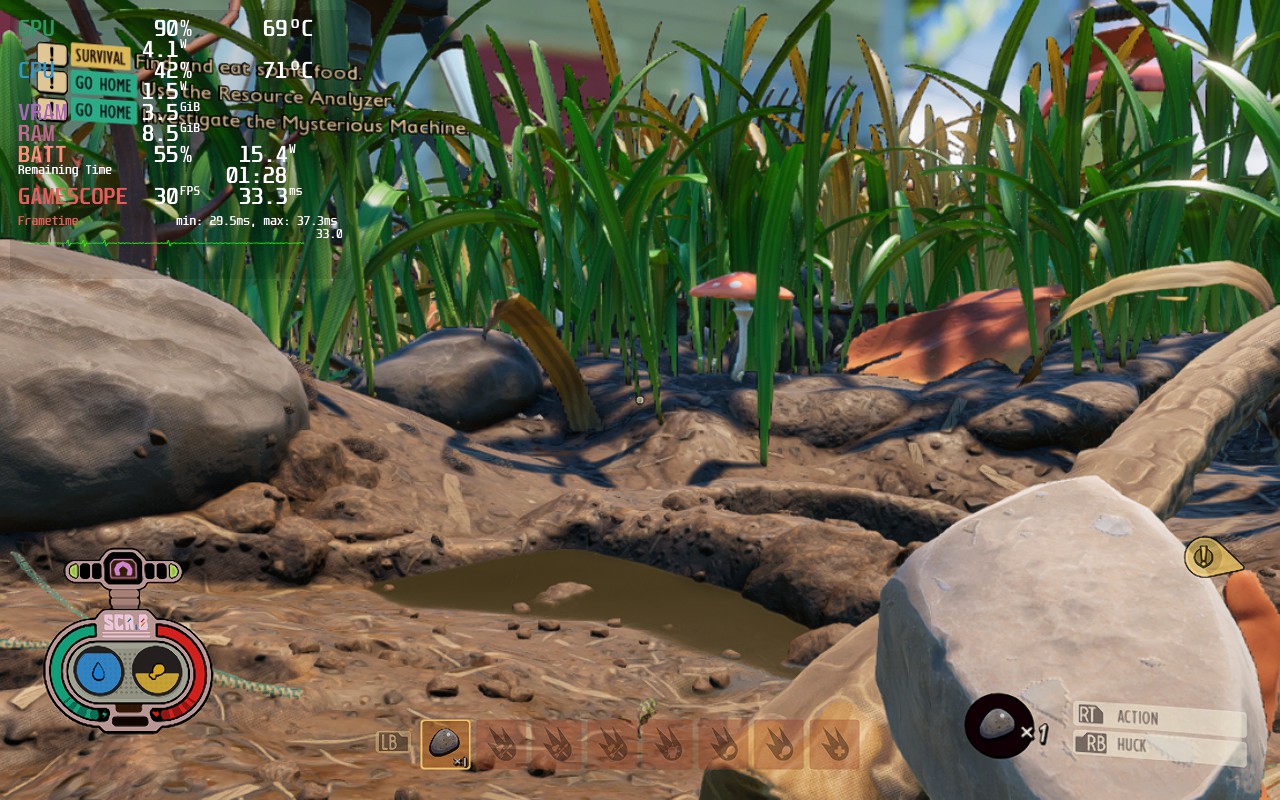Click the yellow drumstick hunger icon
This screenshot has width=1280, height=800.
tap(157, 672)
